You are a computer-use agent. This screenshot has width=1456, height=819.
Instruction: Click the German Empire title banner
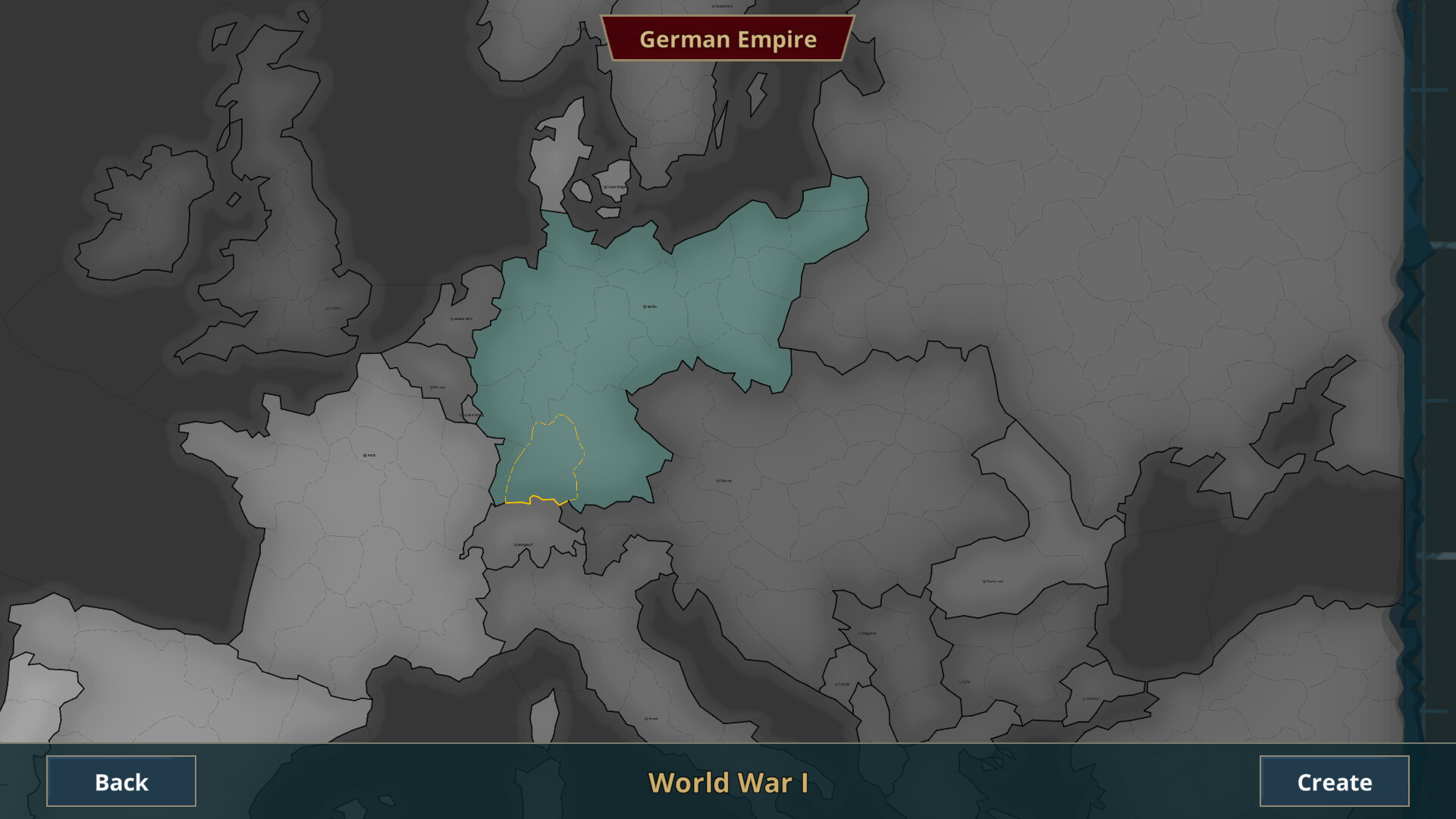coord(728,39)
